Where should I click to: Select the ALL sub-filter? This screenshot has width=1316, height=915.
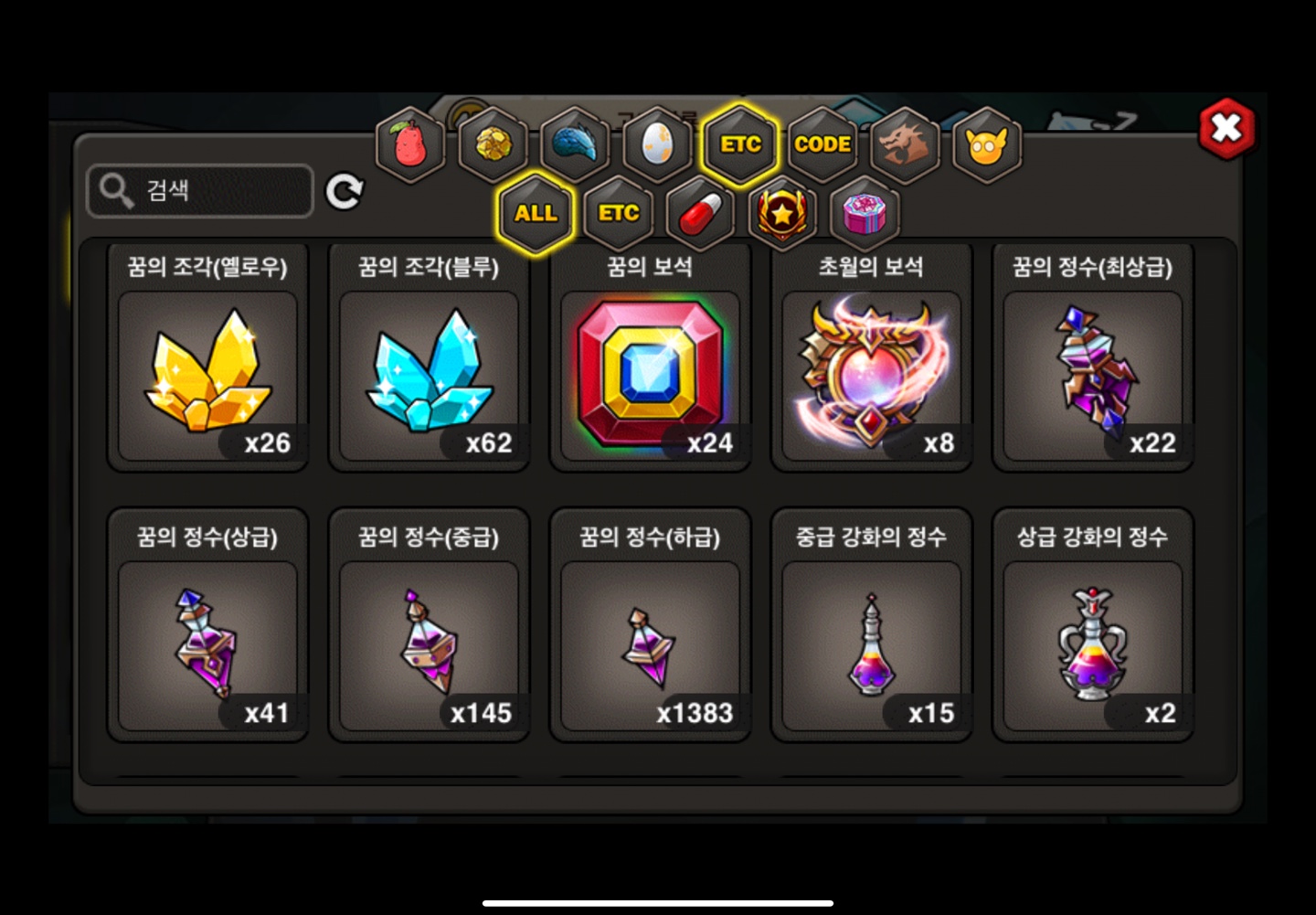click(x=536, y=214)
